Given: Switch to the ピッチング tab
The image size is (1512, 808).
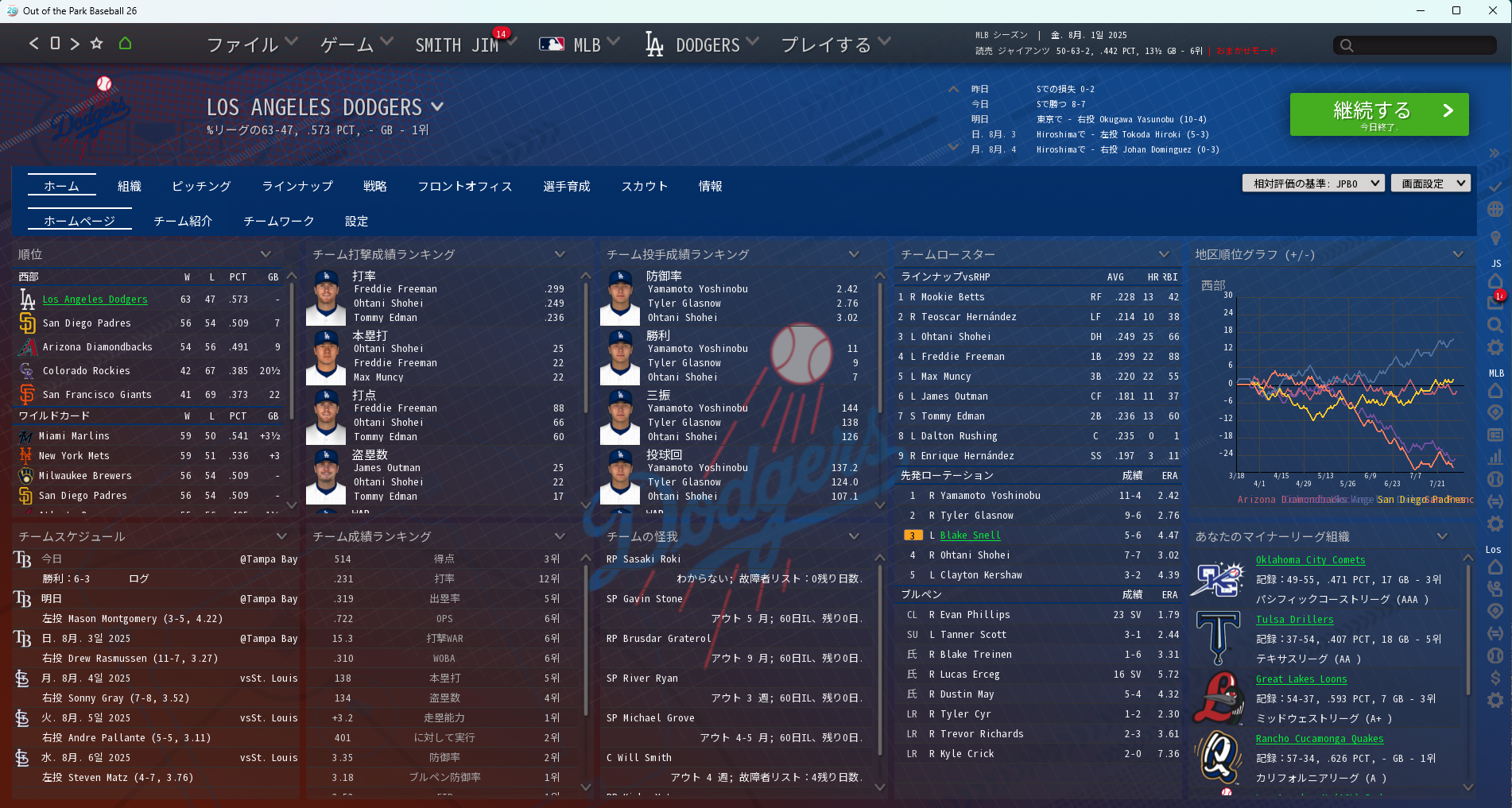Looking at the screenshot, I should coord(201,186).
